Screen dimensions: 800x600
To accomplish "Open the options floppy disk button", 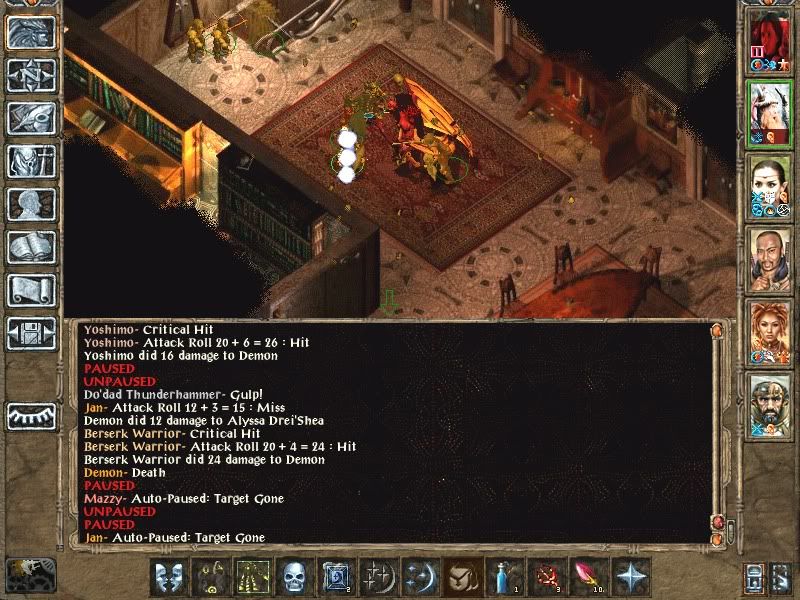I will (31, 333).
